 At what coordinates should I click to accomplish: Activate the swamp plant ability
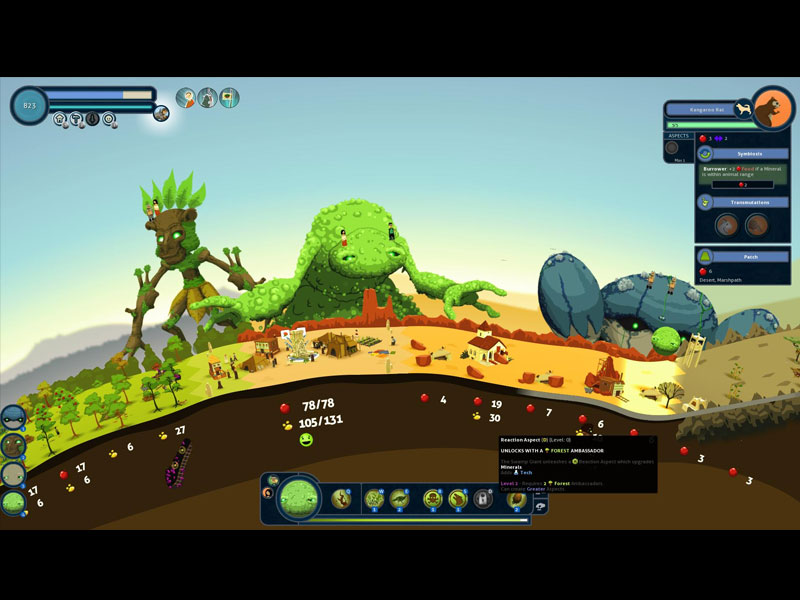click(374, 498)
